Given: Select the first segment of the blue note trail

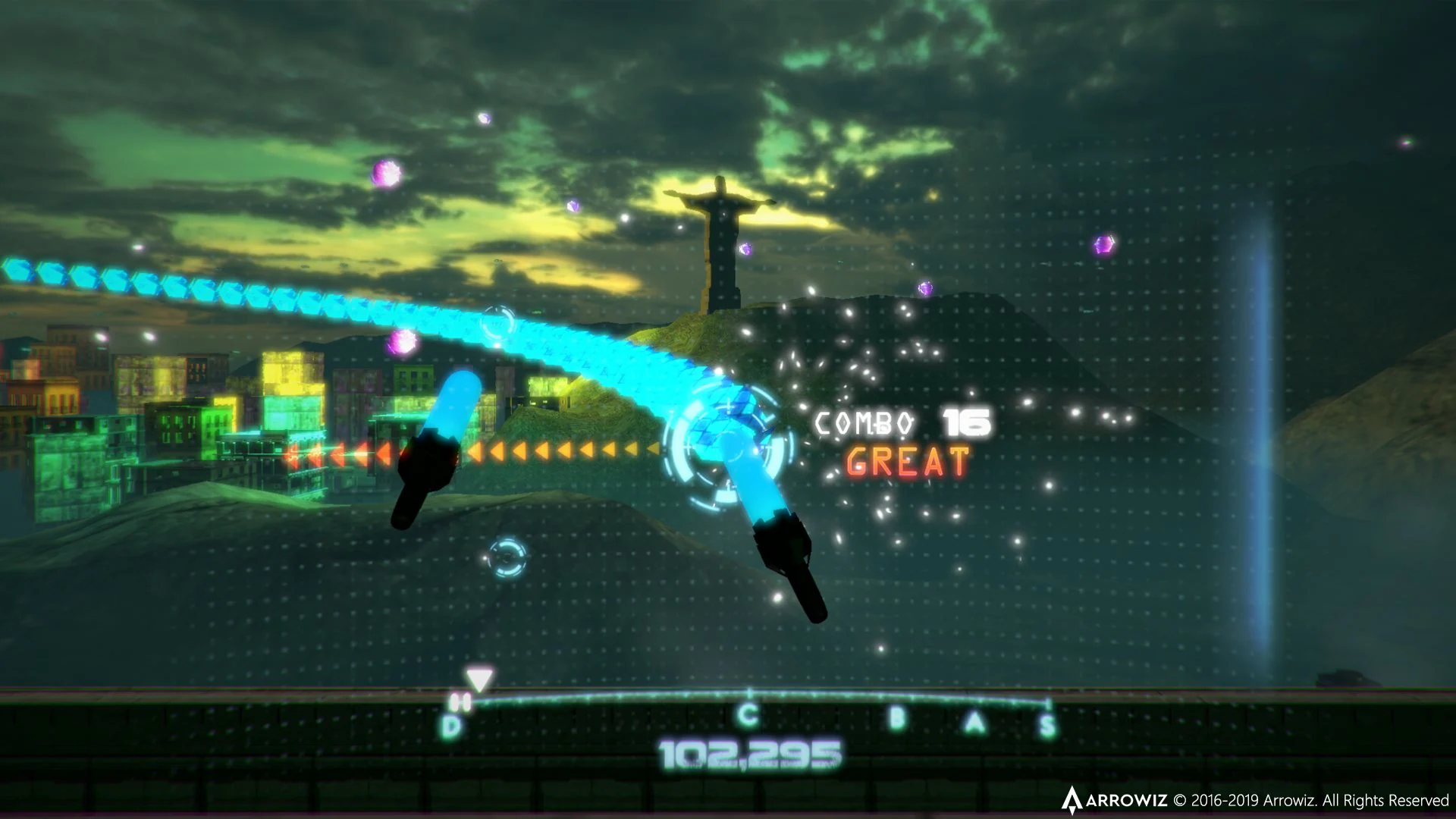Looking at the screenshot, I should tap(15, 269).
